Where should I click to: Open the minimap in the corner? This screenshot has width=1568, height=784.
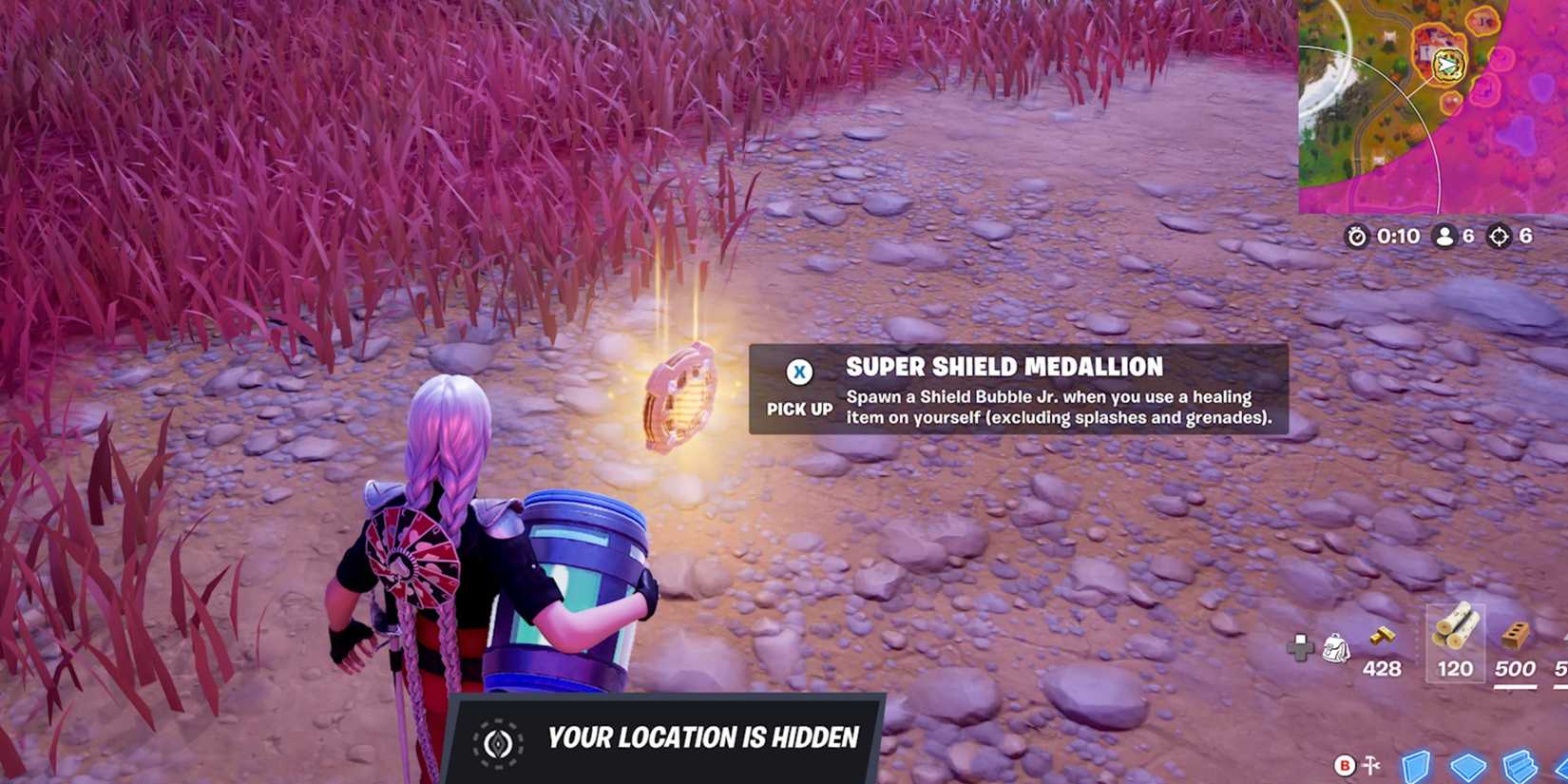[1435, 105]
